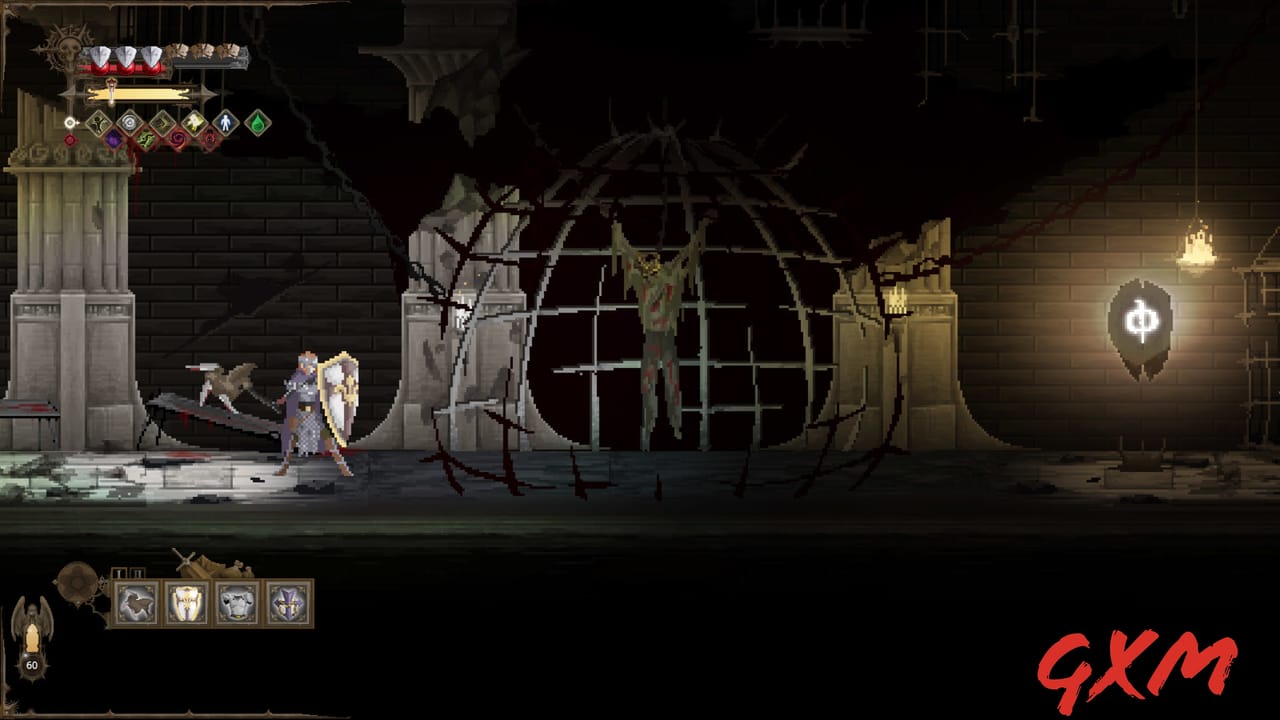Click the yellow winged buff diamond icon
This screenshot has height=720, width=1280.
click(x=195, y=122)
